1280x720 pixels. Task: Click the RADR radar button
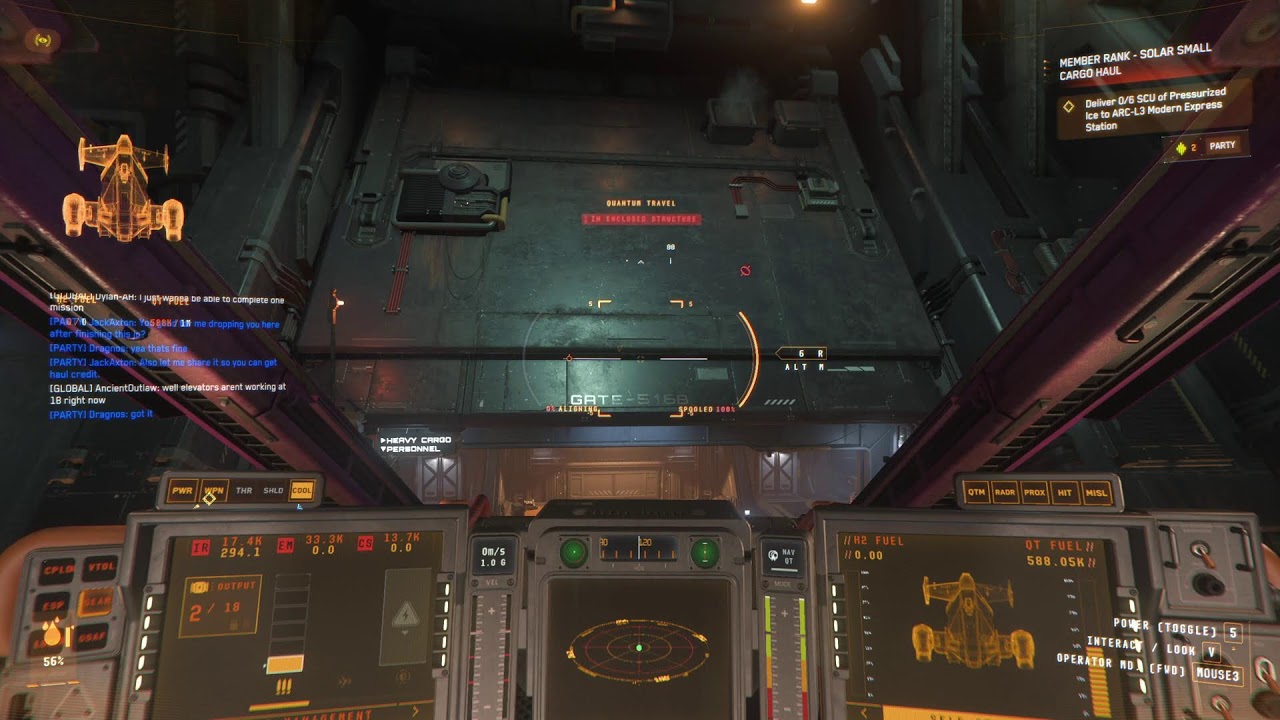1006,492
